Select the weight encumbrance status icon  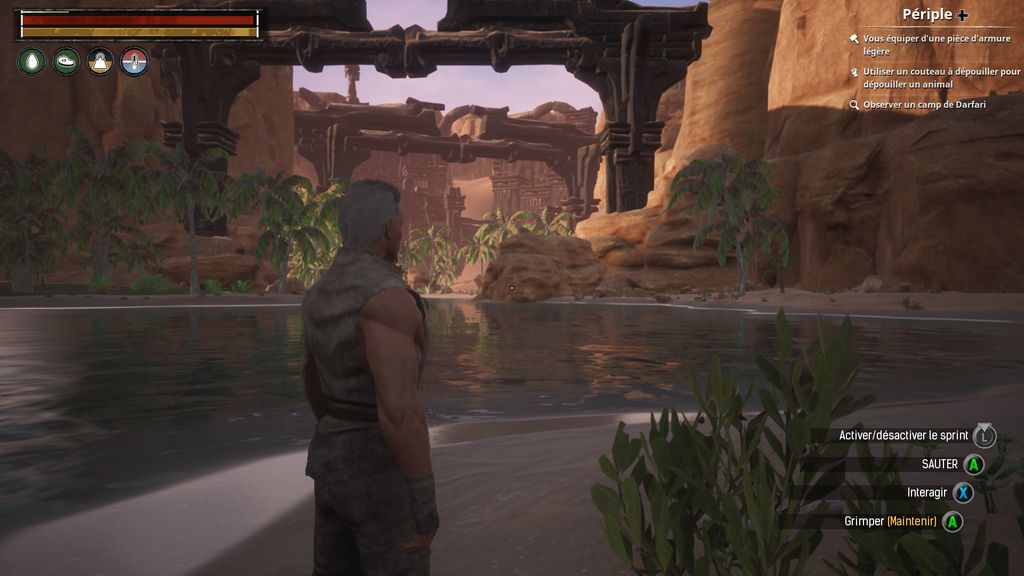tap(100, 62)
